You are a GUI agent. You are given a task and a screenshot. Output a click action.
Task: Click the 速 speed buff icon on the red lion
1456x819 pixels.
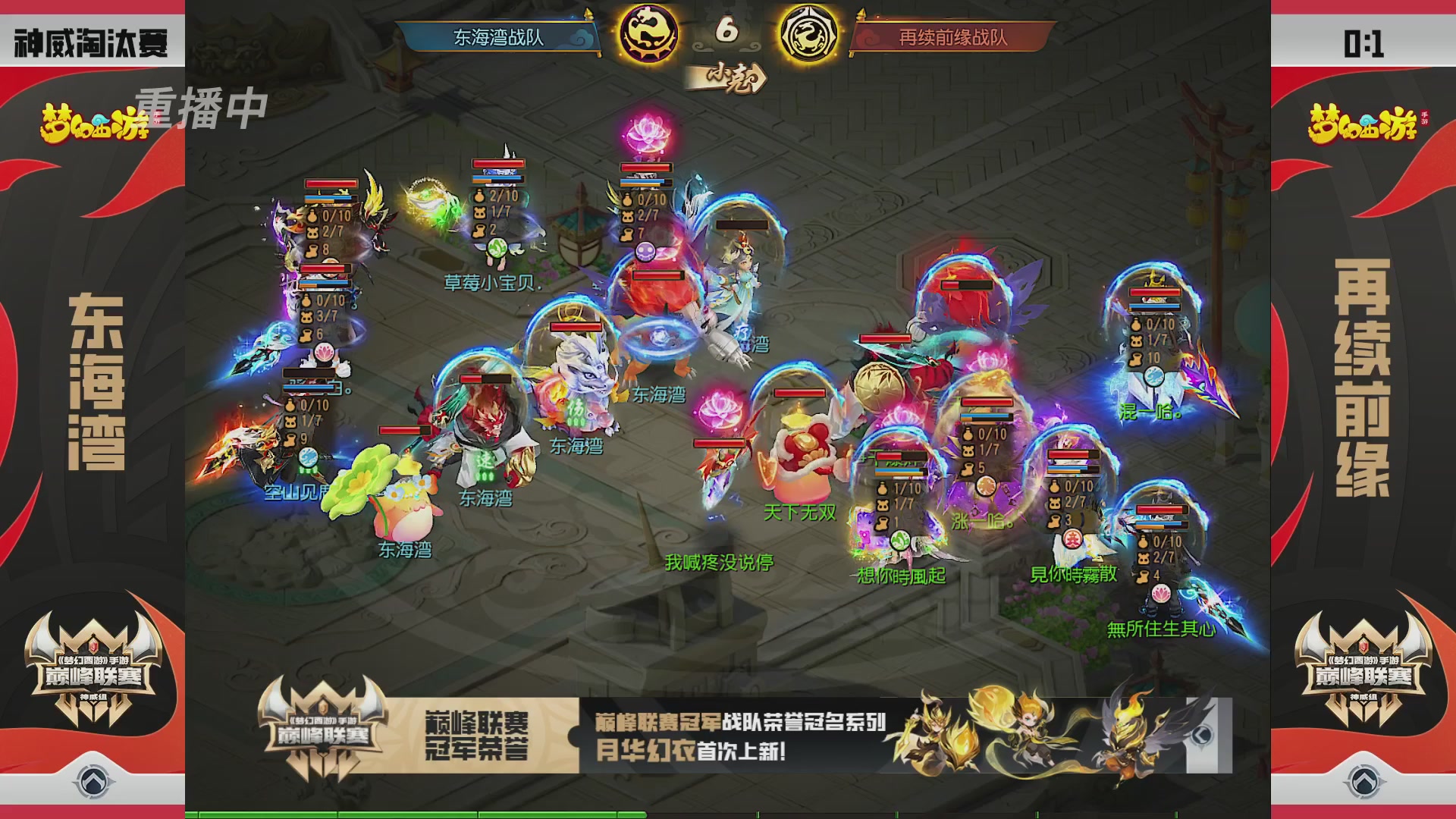click(485, 462)
